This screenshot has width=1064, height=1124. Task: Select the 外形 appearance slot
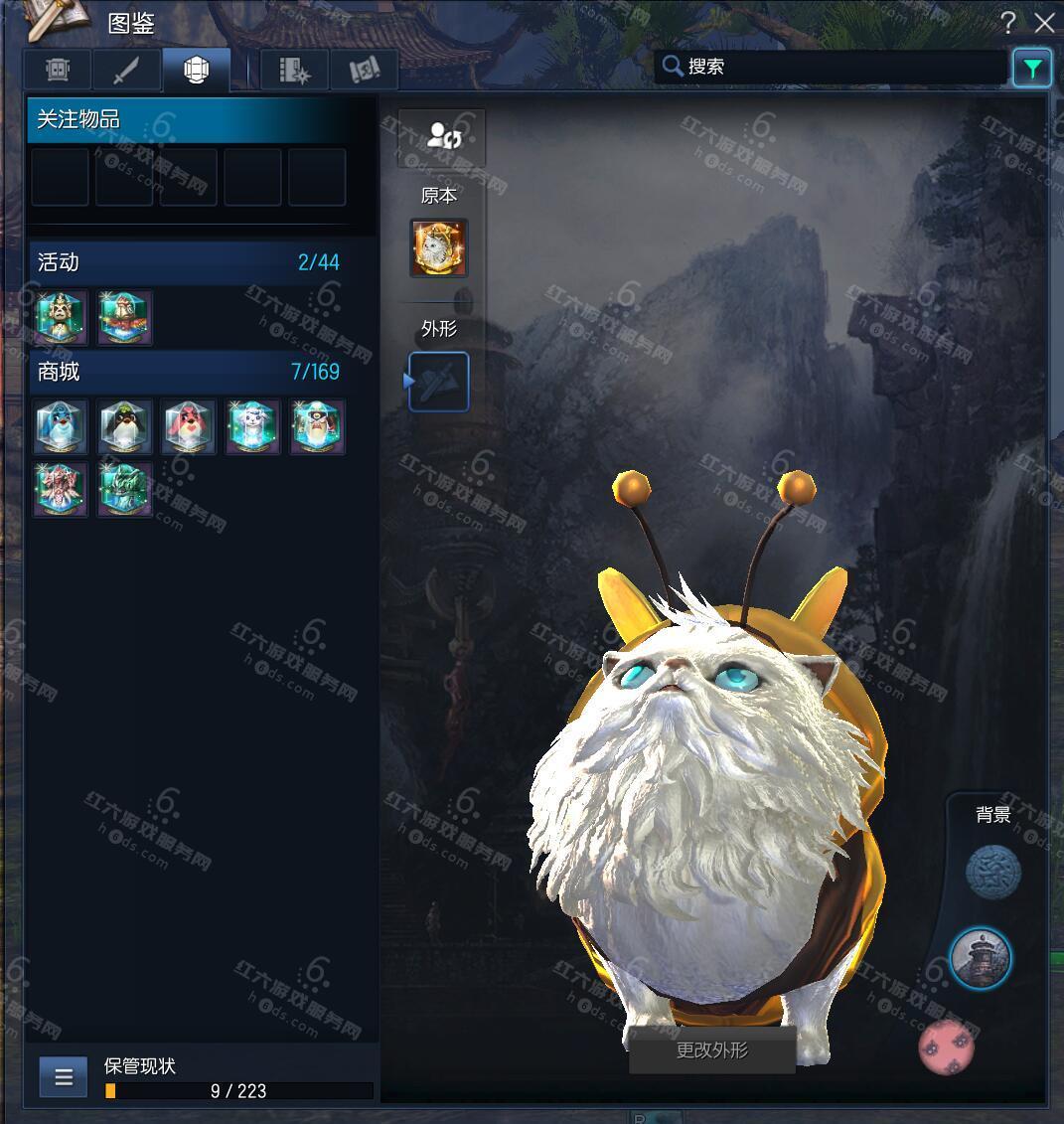[439, 382]
